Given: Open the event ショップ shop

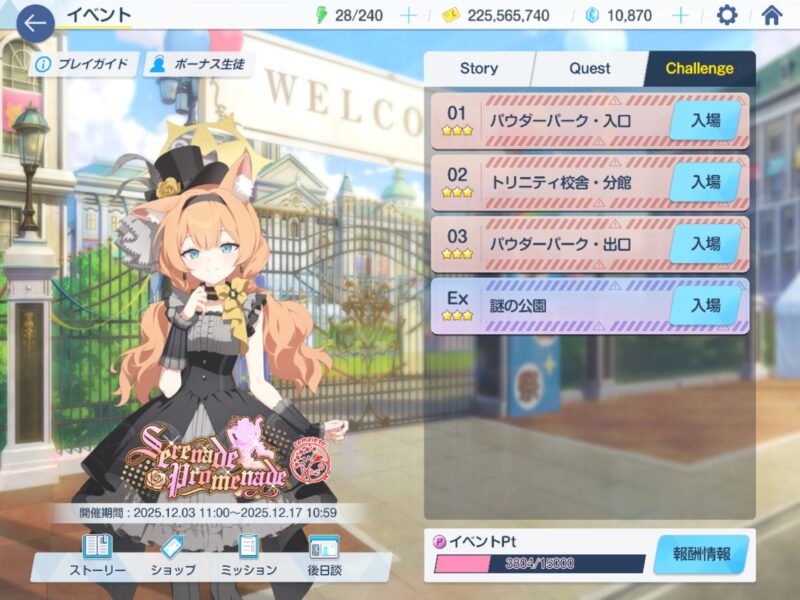Looking at the screenshot, I should pyautogui.click(x=172, y=556).
